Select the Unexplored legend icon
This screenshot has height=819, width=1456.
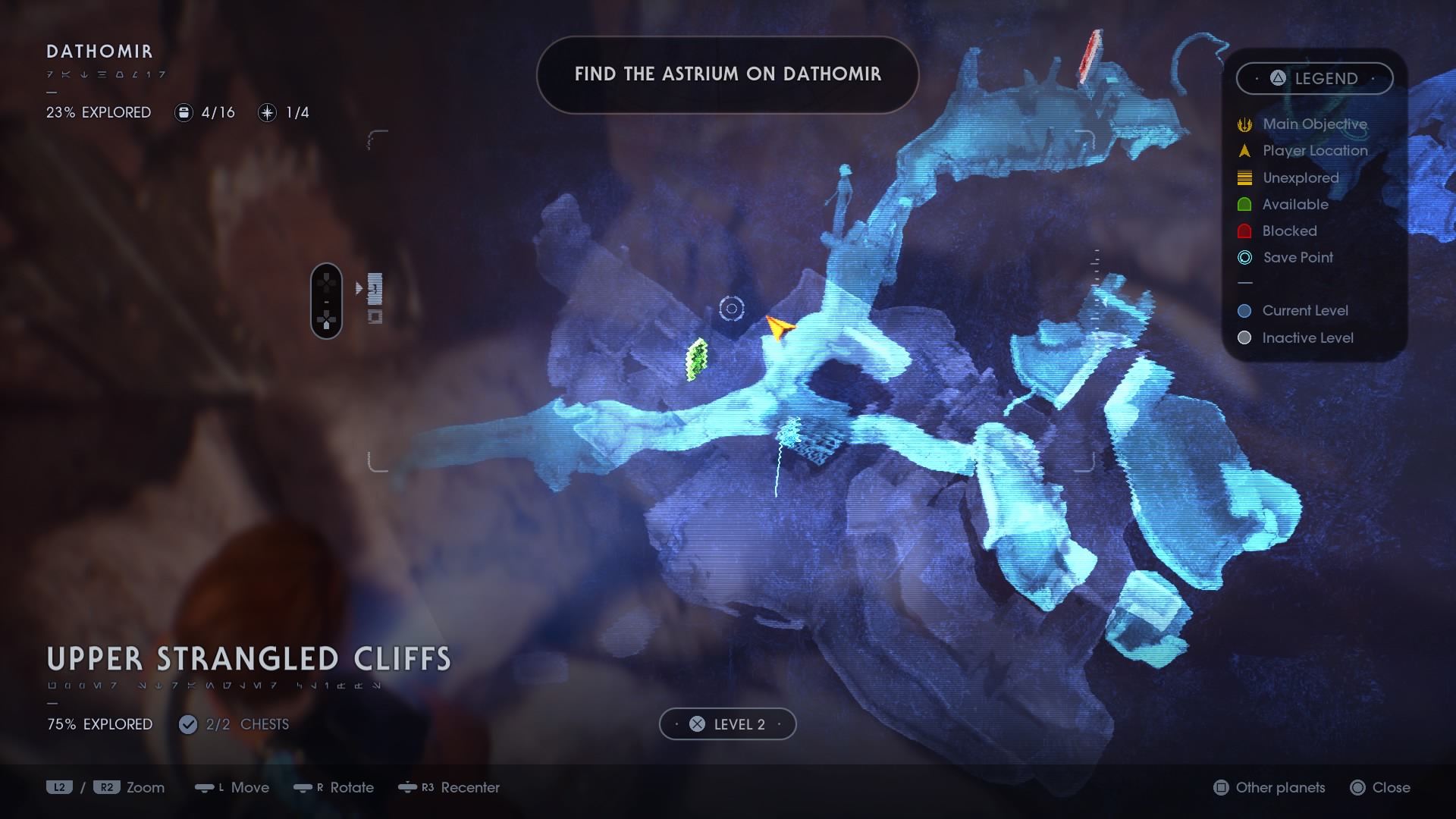tap(1244, 177)
